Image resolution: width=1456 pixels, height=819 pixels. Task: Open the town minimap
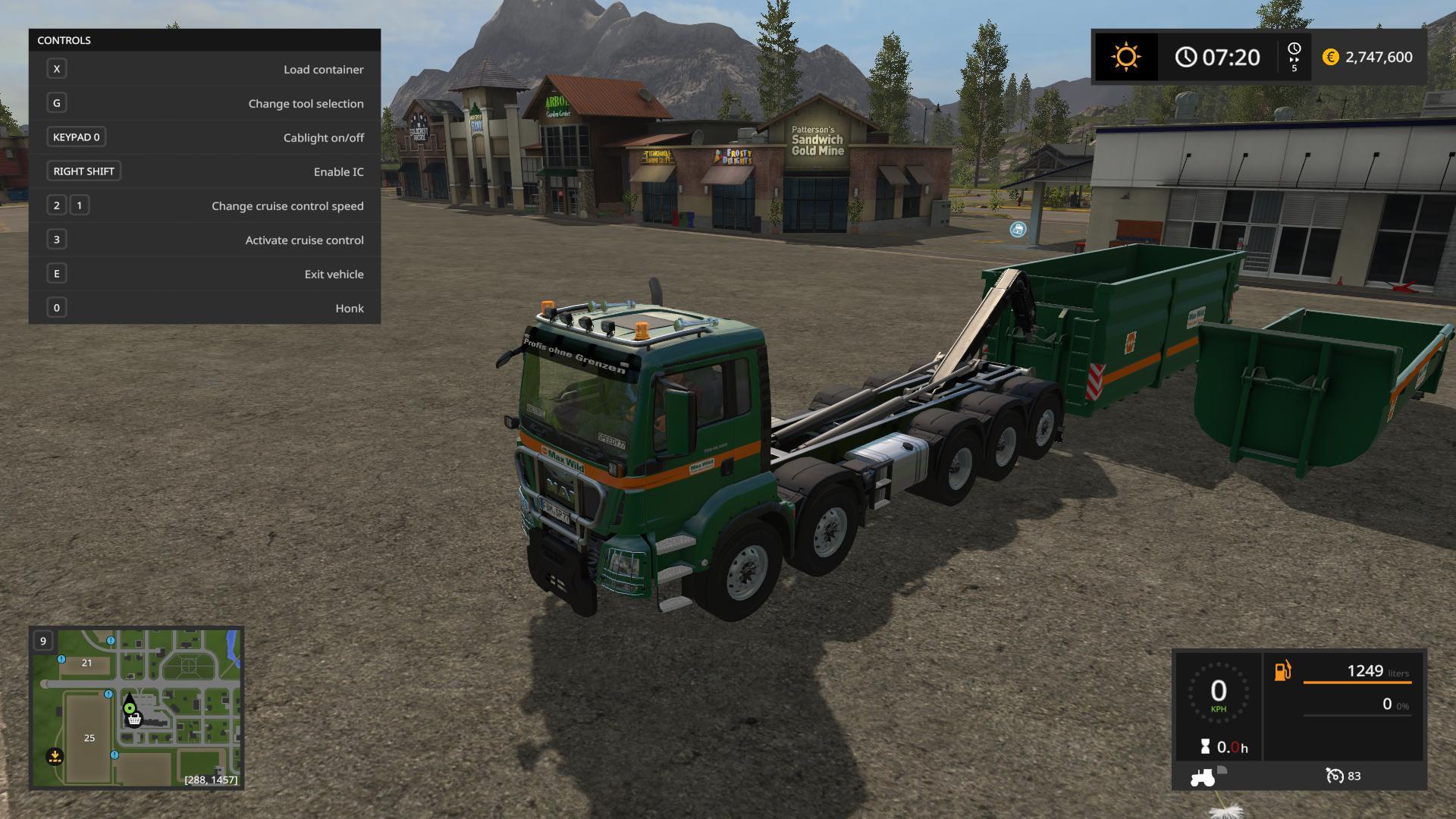[136, 708]
